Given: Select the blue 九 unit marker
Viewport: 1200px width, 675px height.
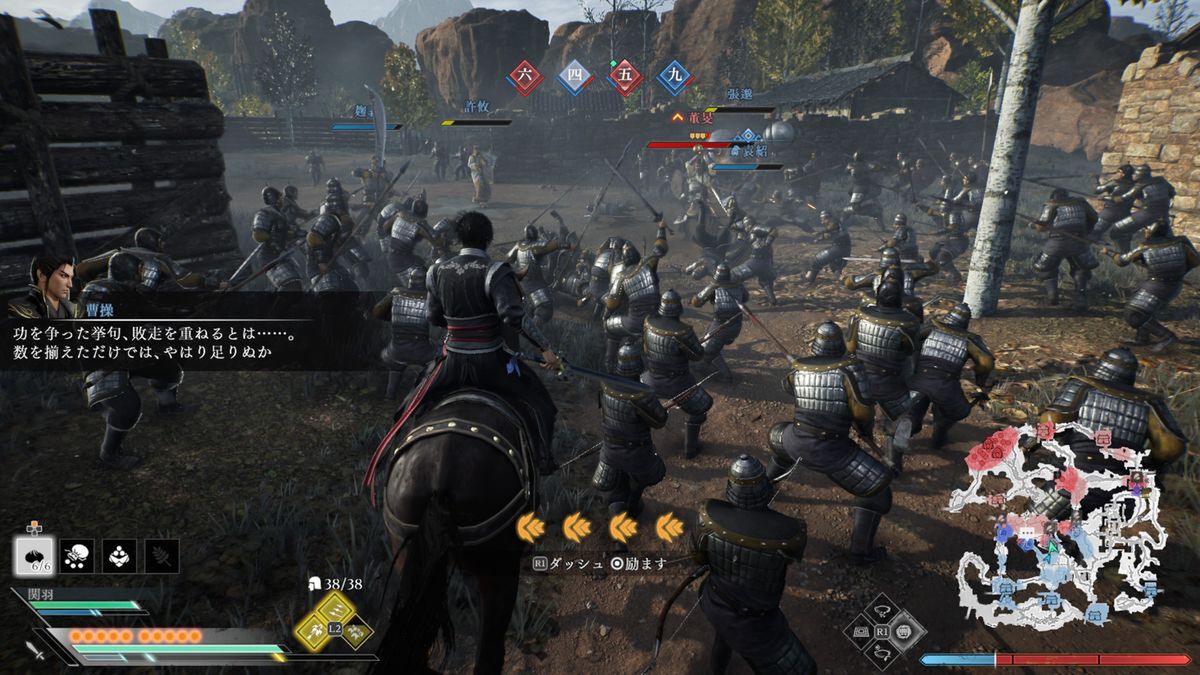Looking at the screenshot, I should [675, 77].
